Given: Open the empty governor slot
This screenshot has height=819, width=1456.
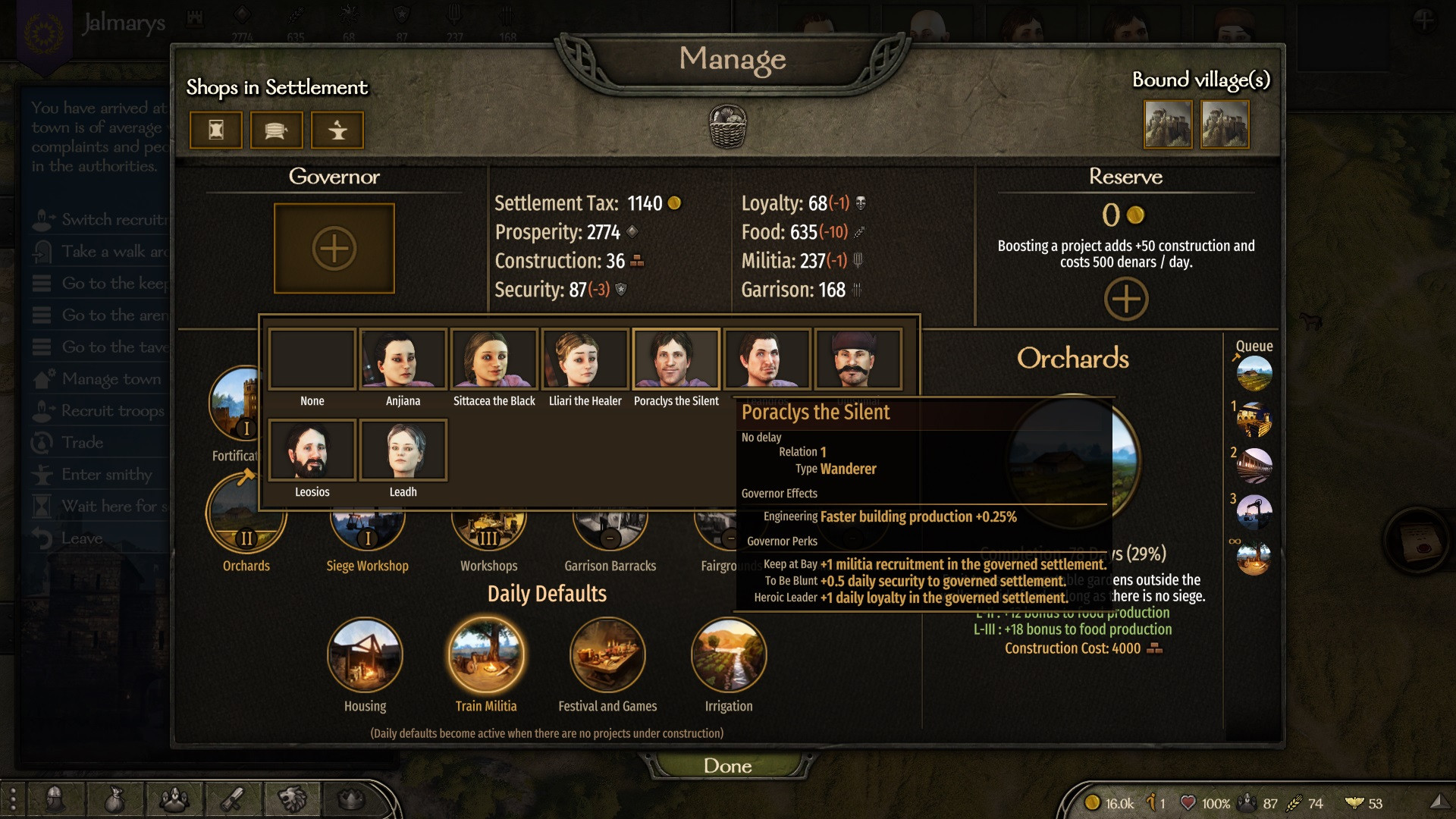Looking at the screenshot, I should pos(334,248).
